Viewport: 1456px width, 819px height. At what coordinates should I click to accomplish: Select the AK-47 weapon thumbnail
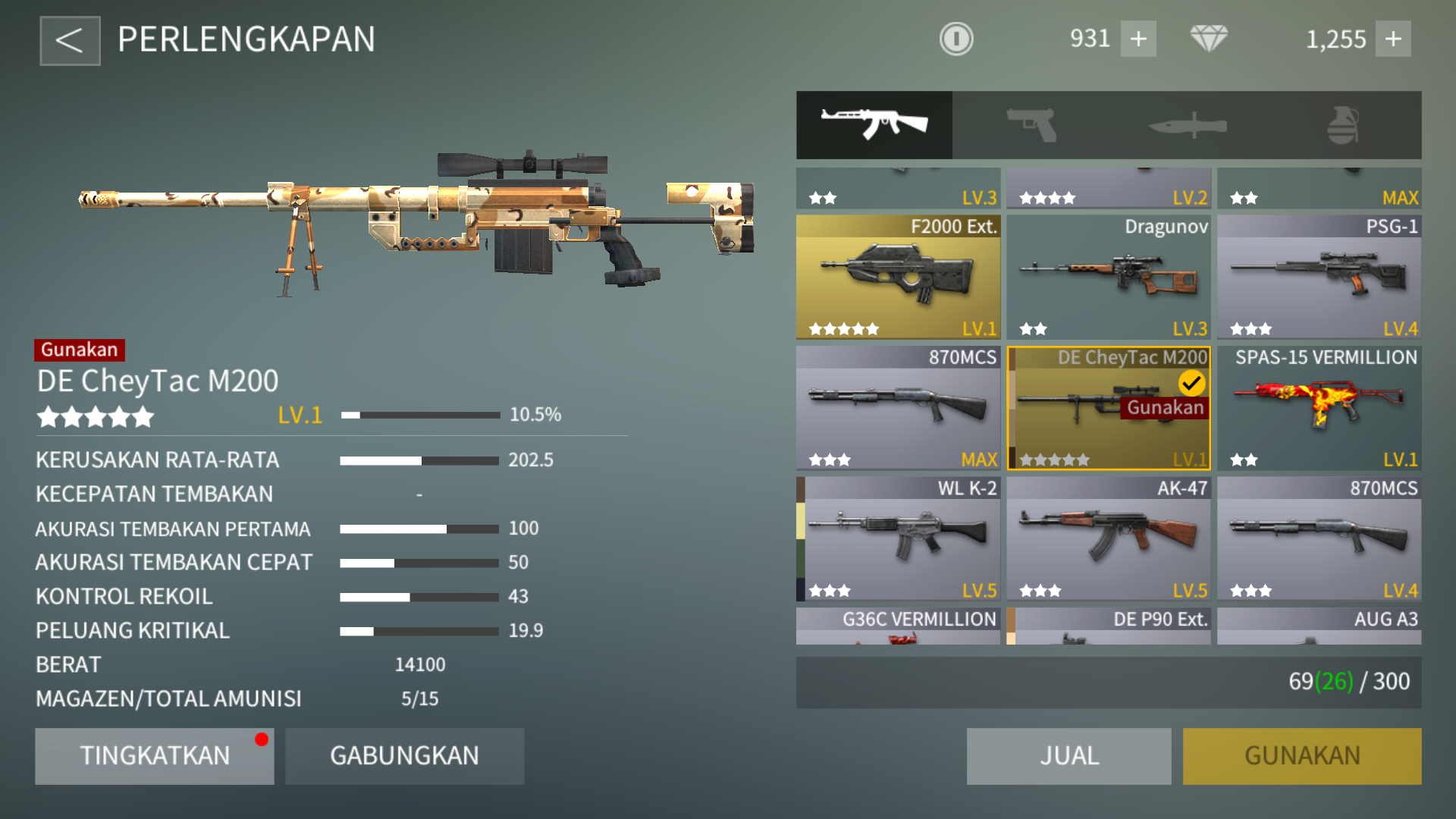pos(1108,538)
